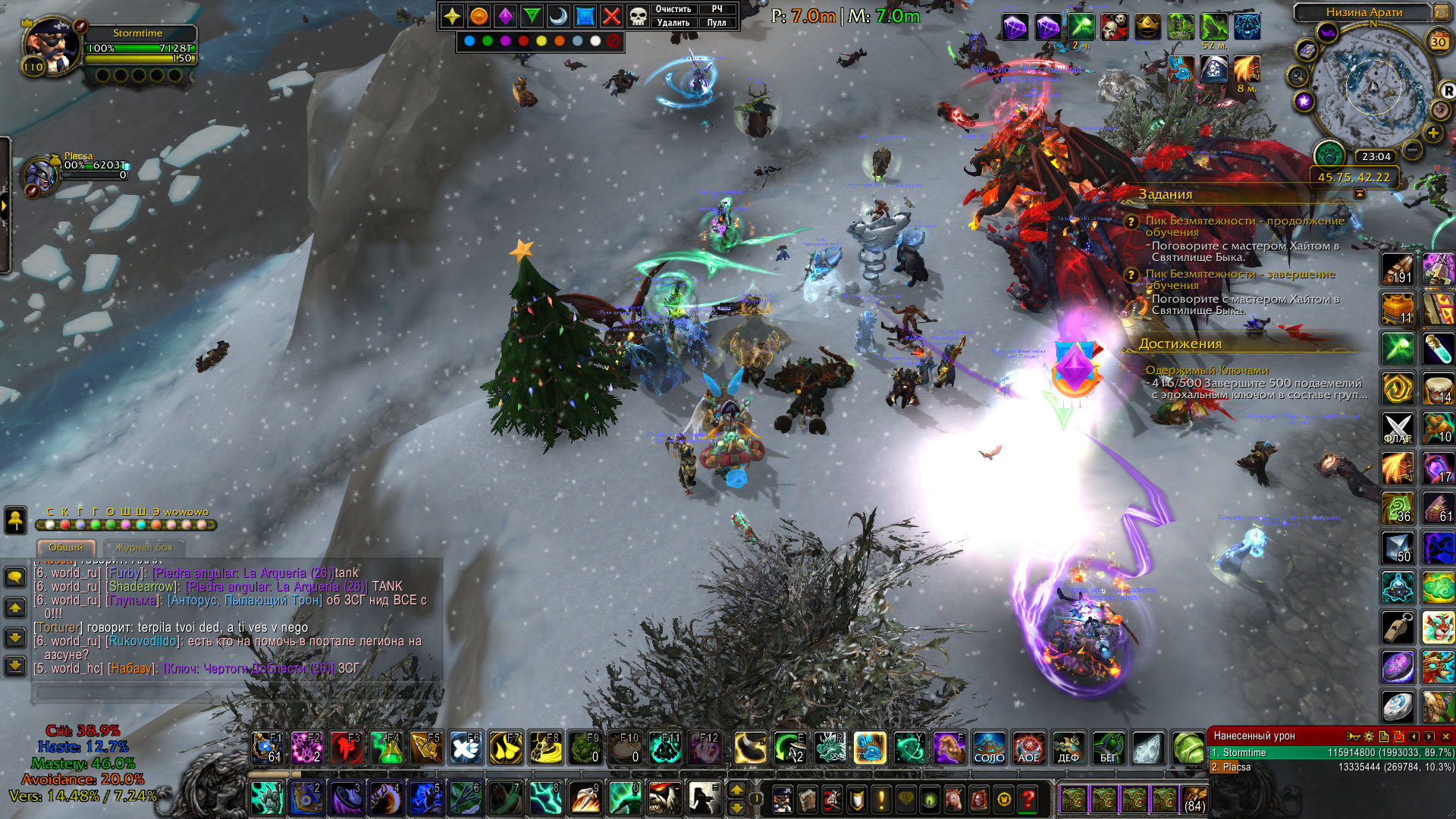1456x819 pixels.
Task: Use the ДЕФ defensive action button
Action: coord(1068,748)
